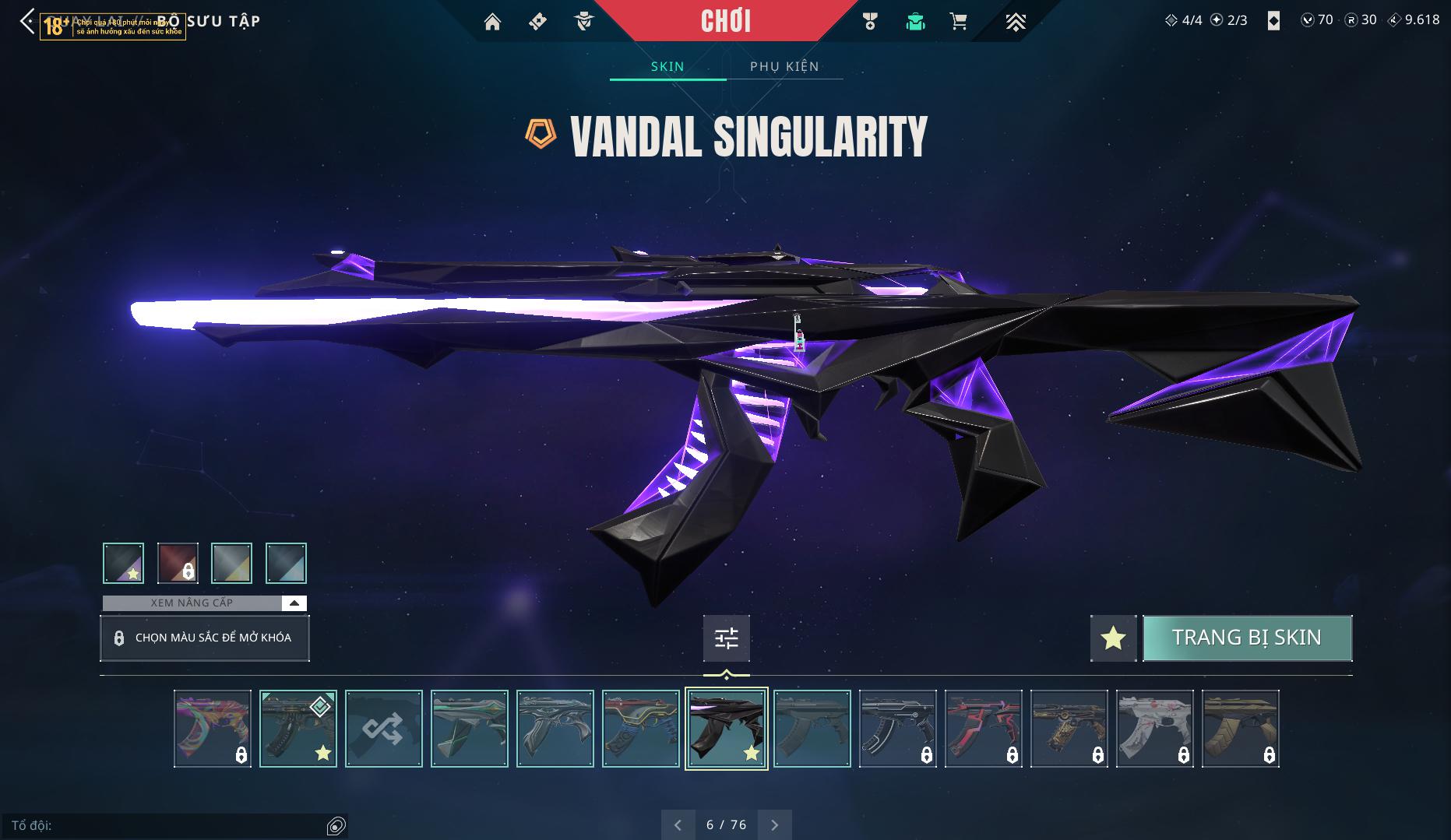Start playing via the CHƠI button
The height and width of the screenshot is (840, 1451).
point(726,21)
